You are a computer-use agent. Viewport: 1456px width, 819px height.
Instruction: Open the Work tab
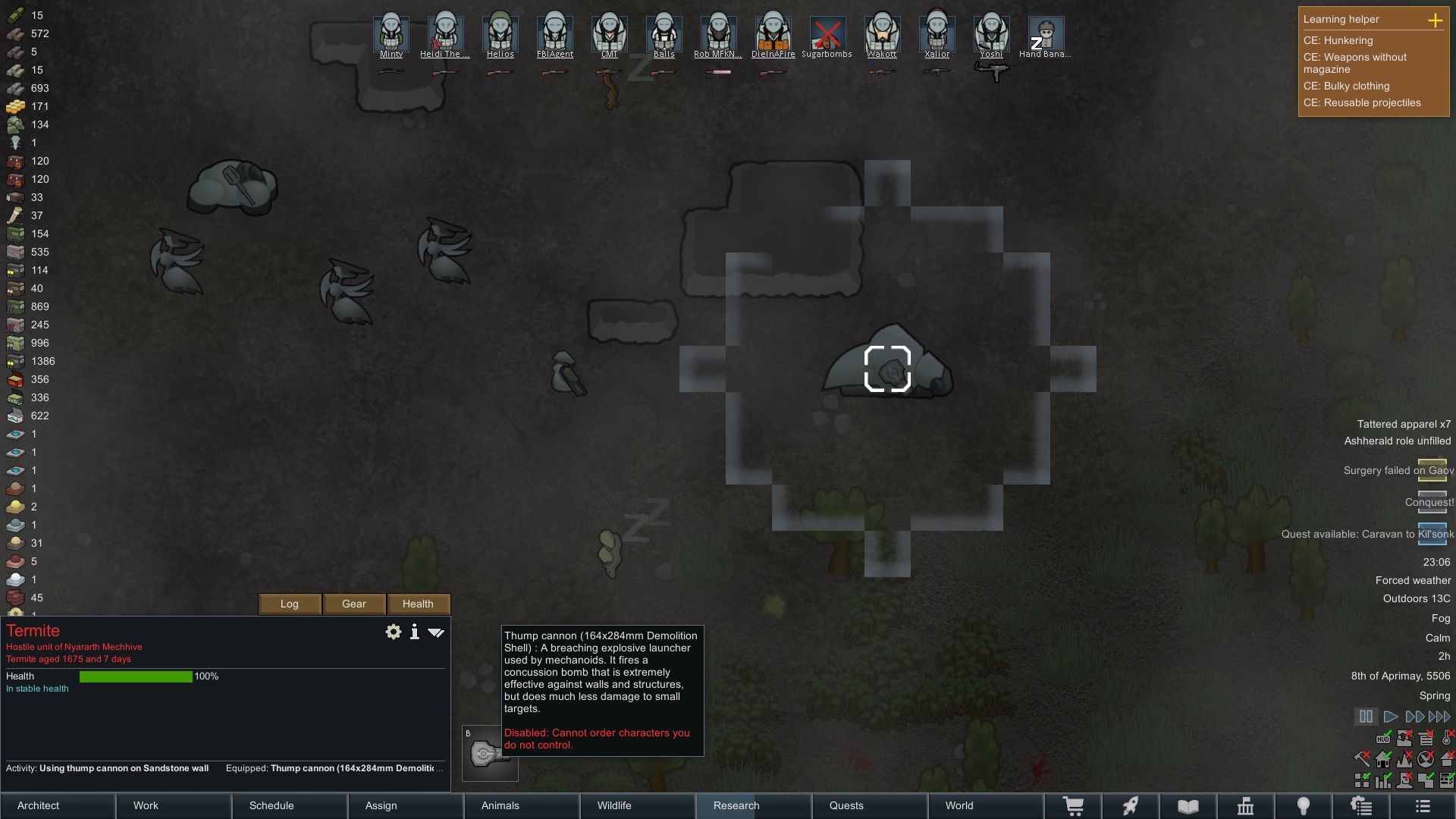pos(174,805)
